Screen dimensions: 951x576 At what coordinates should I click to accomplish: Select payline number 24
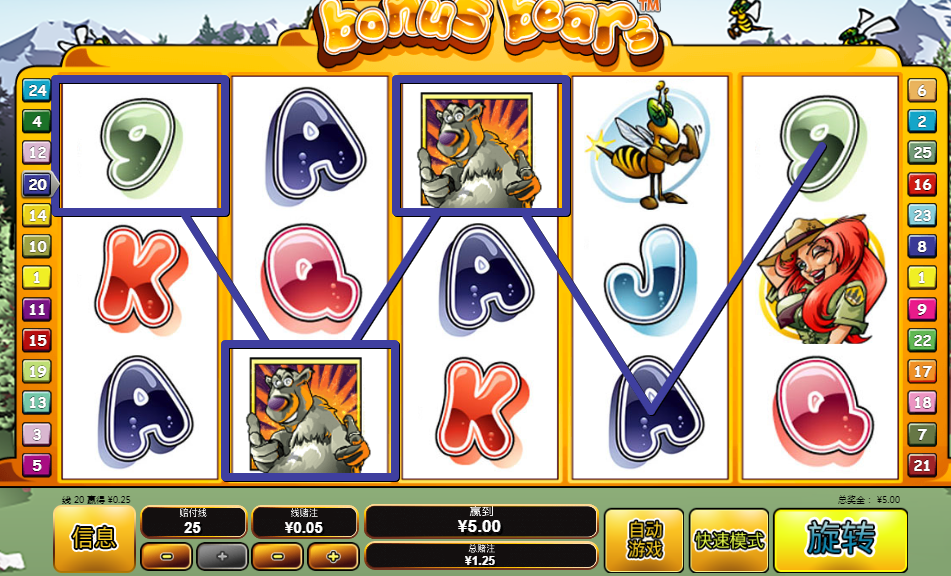pos(37,90)
